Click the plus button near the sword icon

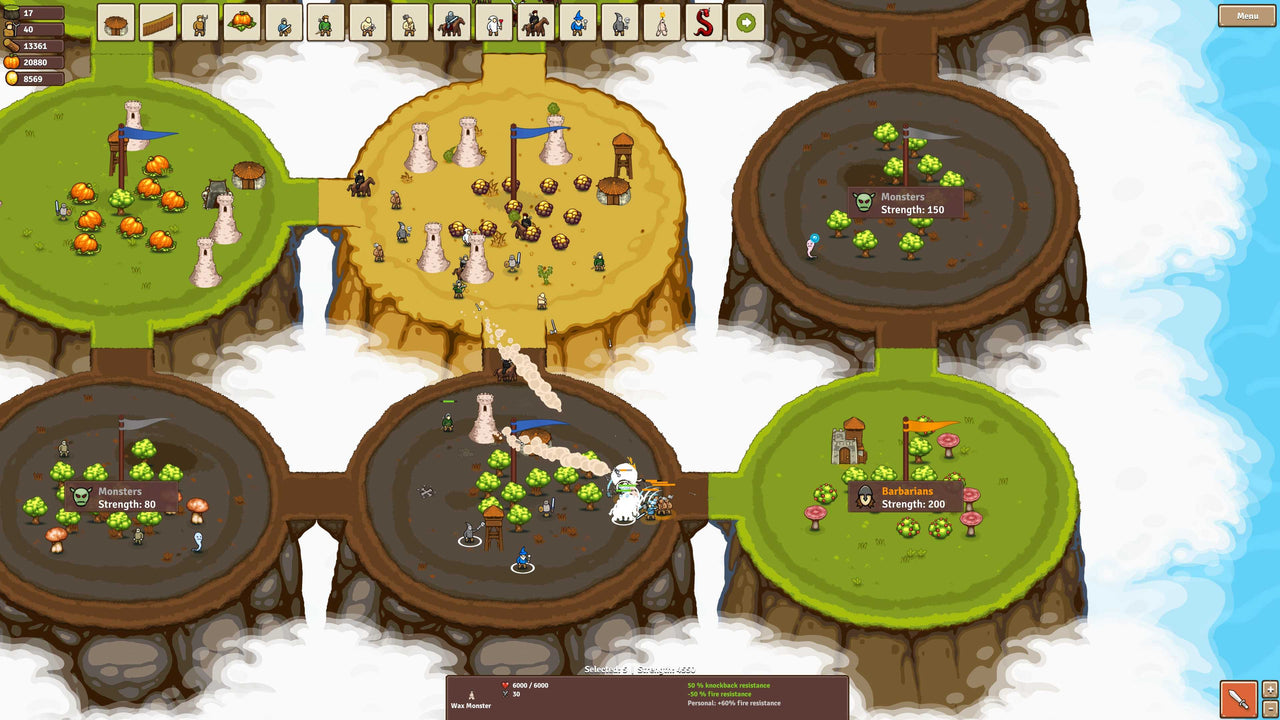1270,689
